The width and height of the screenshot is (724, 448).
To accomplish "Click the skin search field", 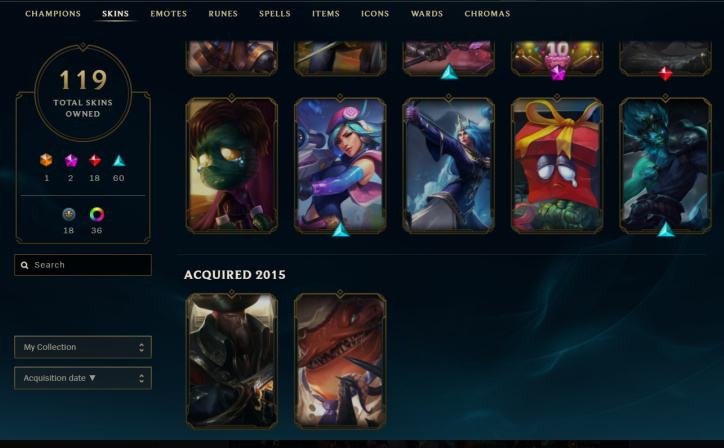I will click(x=84, y=265).
